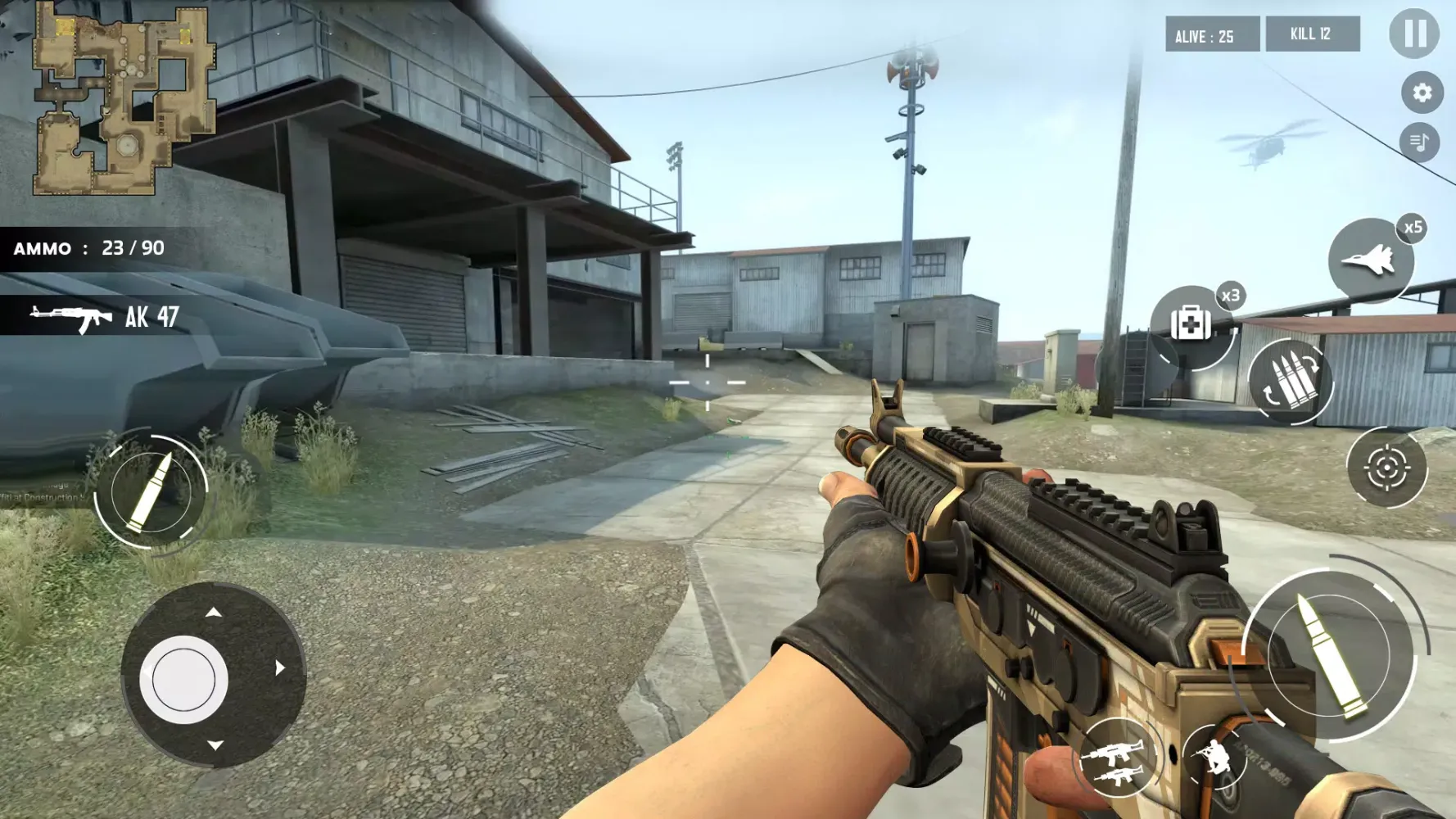
Task: Check the KILL 12 counter
Action: tap(1314, 34)
